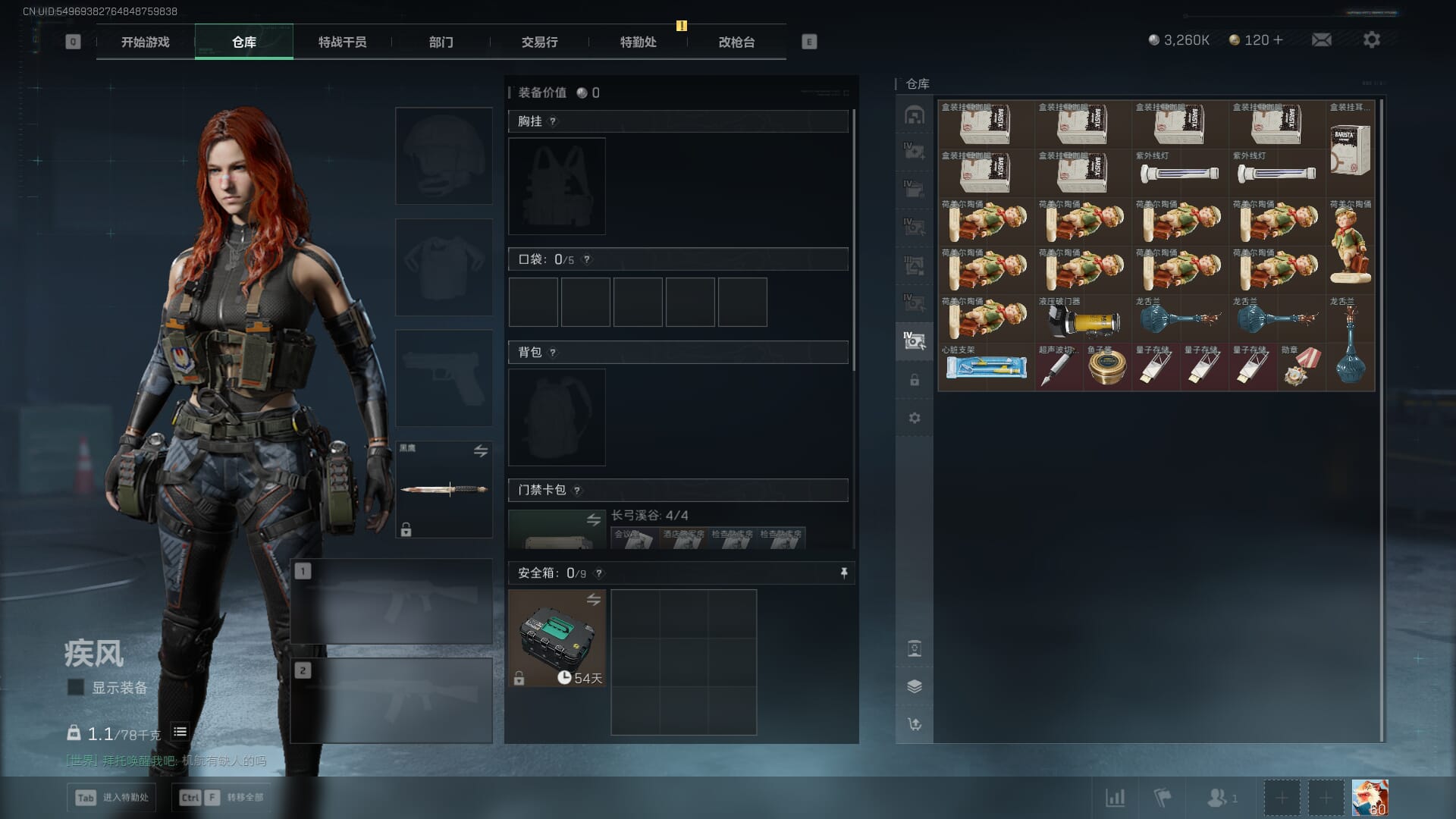This screenshot has width=1456, height=819.
Task: Switch to the 改枪台 tab
Action: coord(736,42)
